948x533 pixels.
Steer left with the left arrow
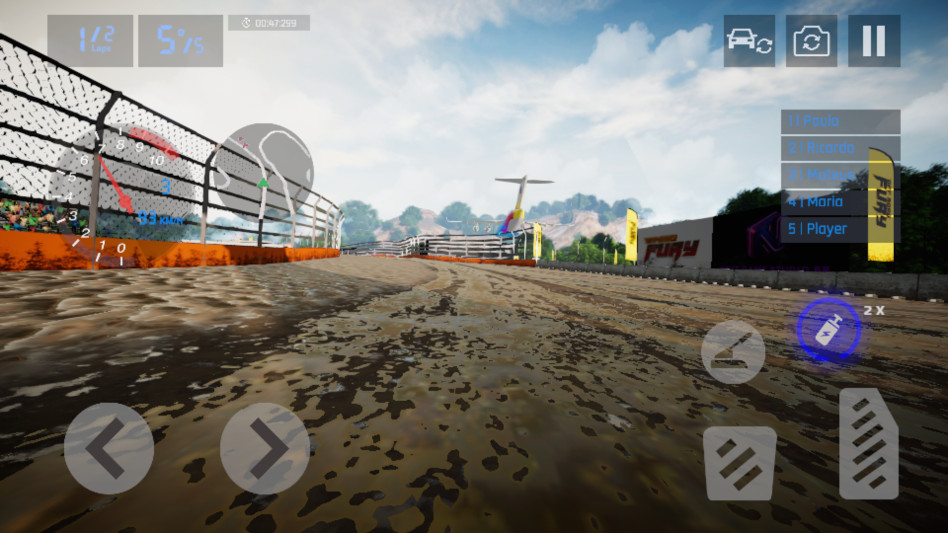click(x=108, y=448)
